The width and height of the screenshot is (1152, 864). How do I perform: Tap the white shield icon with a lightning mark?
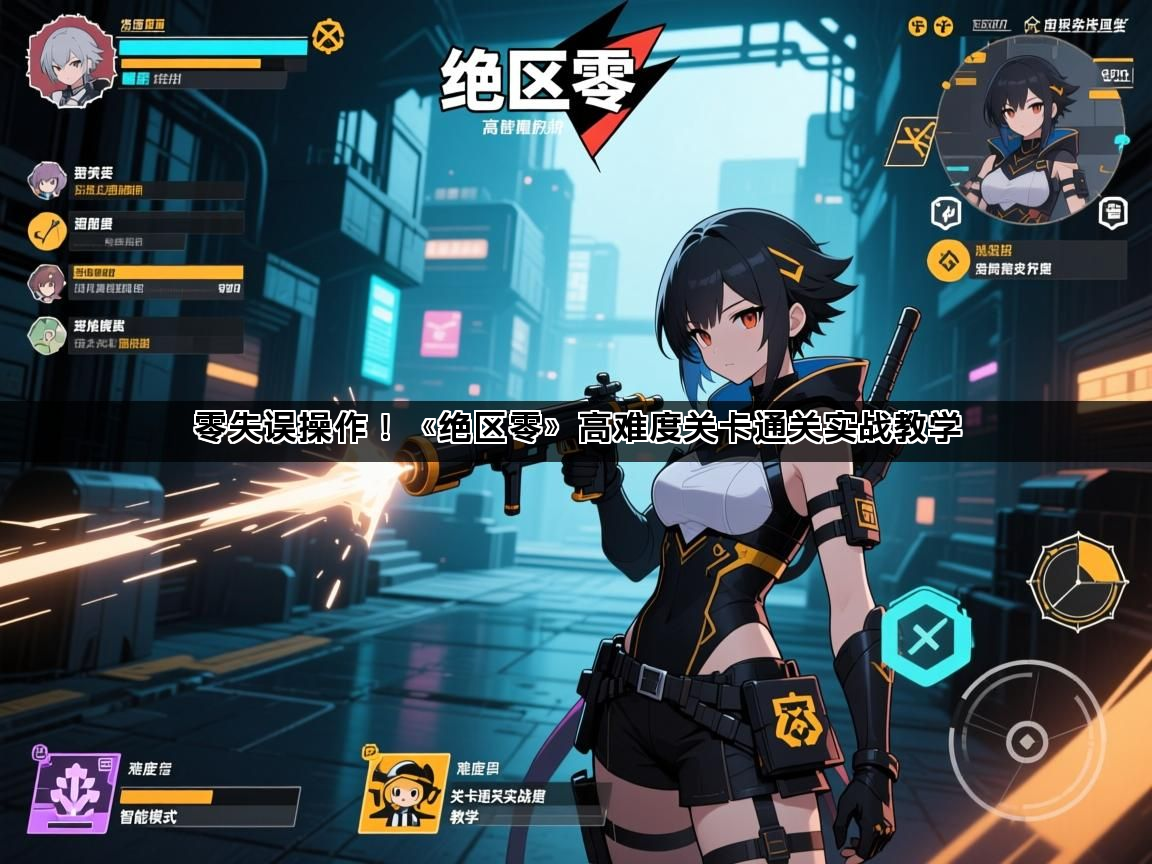[944, 211]
